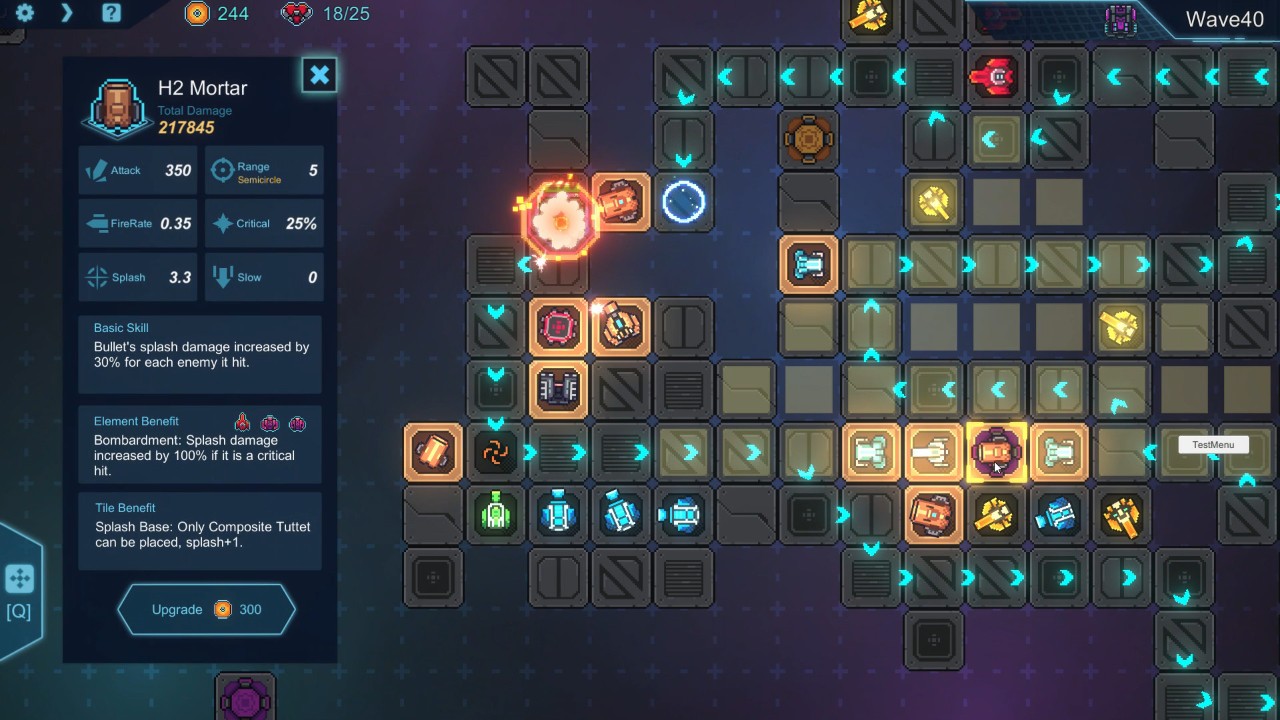
Task: Upgrade the H2 Mortar for 300
Action: 206,609
